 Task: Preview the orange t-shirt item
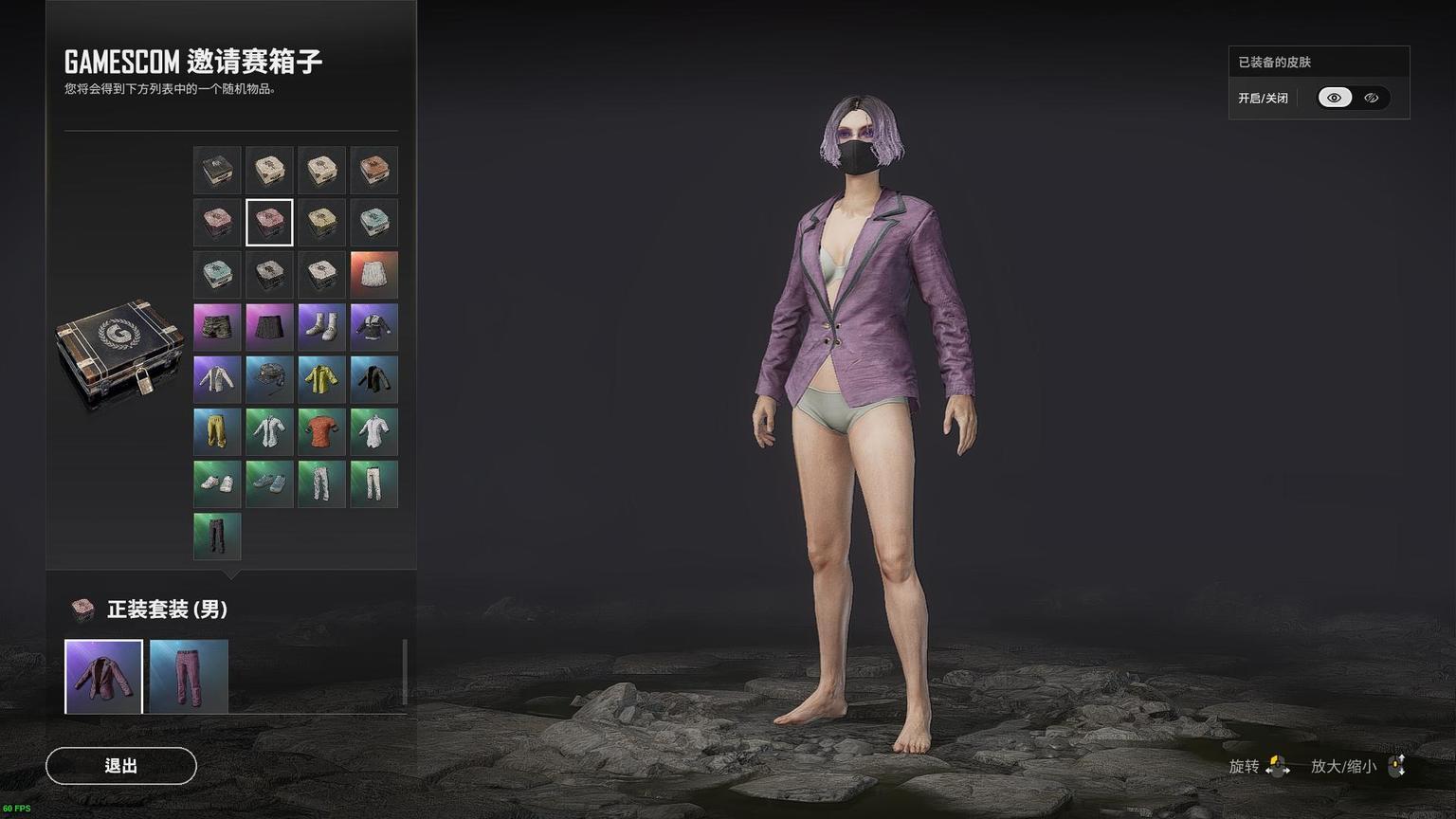click(x=321, y=431)
